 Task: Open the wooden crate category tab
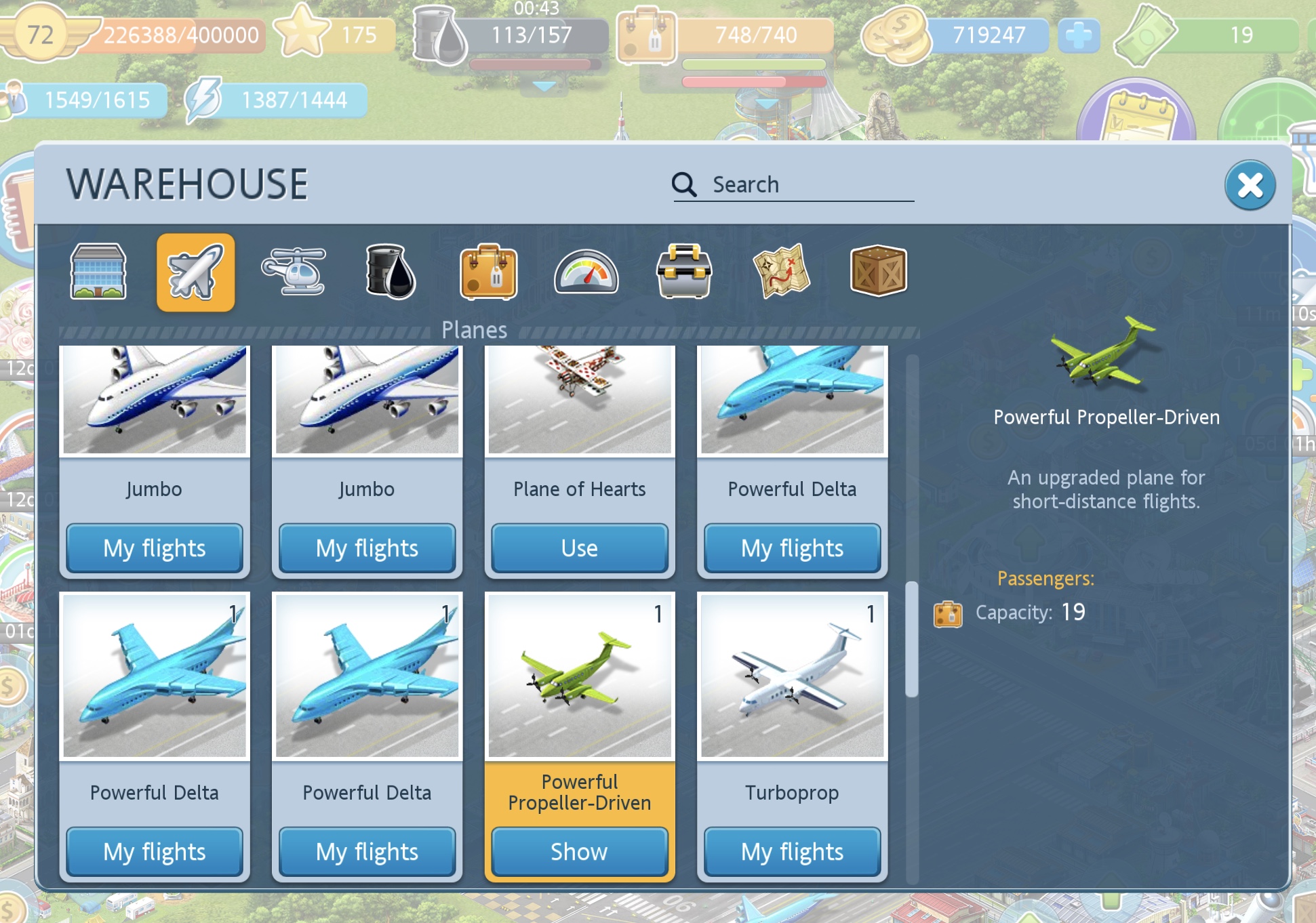[878, 272]
